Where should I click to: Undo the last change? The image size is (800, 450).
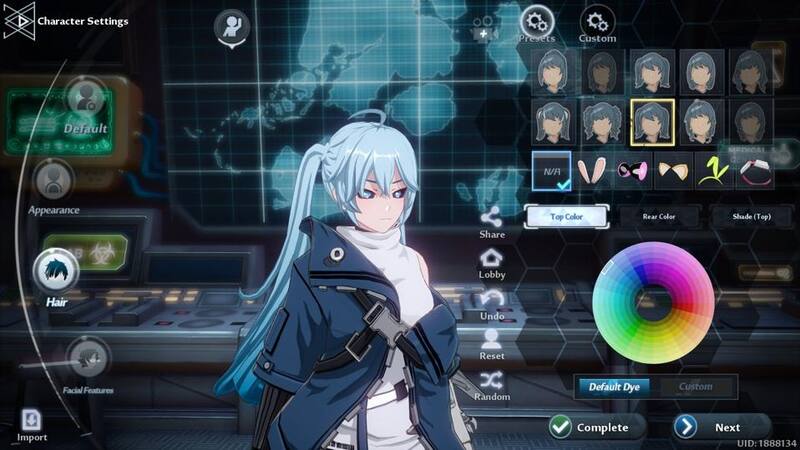492,304
